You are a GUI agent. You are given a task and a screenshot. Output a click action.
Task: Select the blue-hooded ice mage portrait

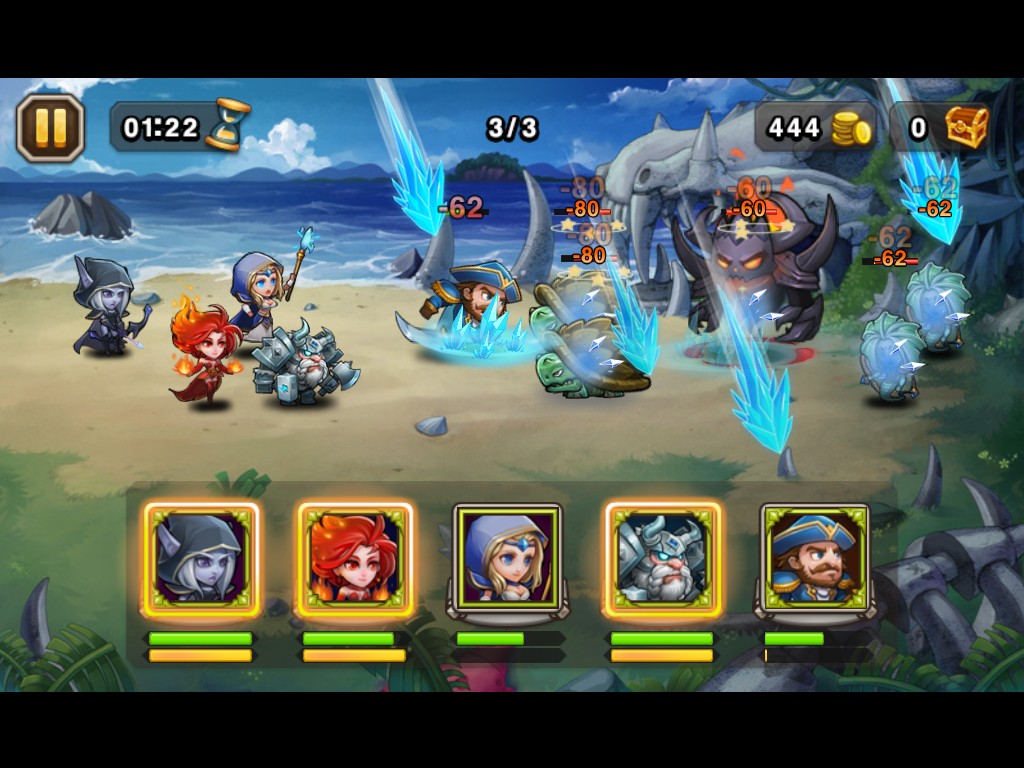point(508,558)
